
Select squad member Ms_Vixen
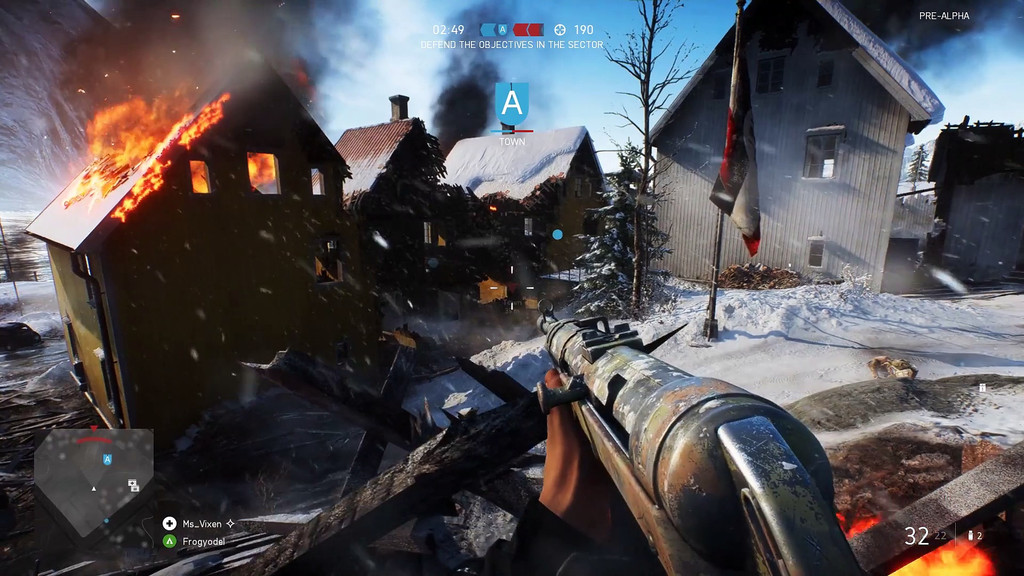coord(201,523)
